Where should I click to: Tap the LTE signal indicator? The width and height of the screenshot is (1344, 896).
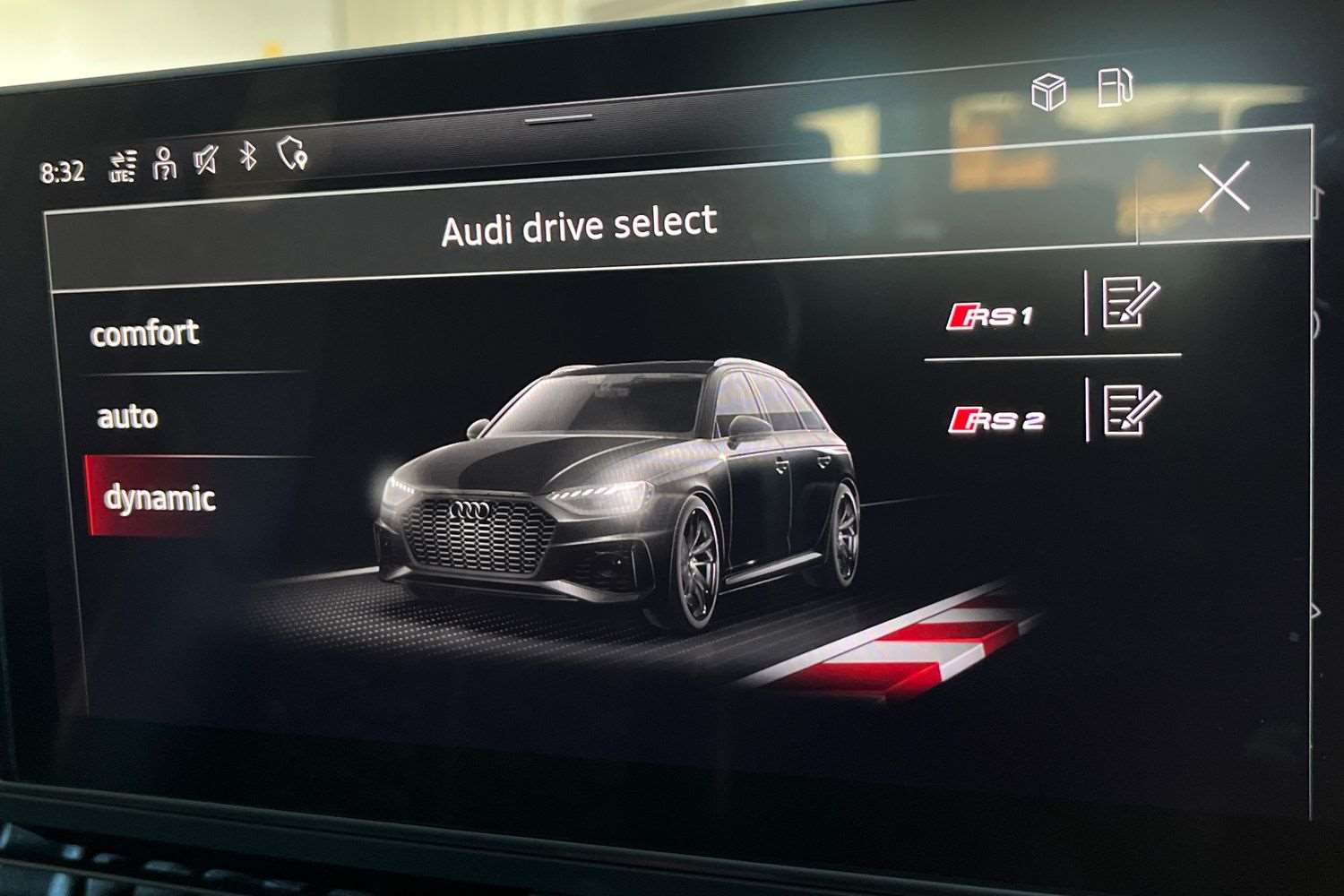pos(123,162)
